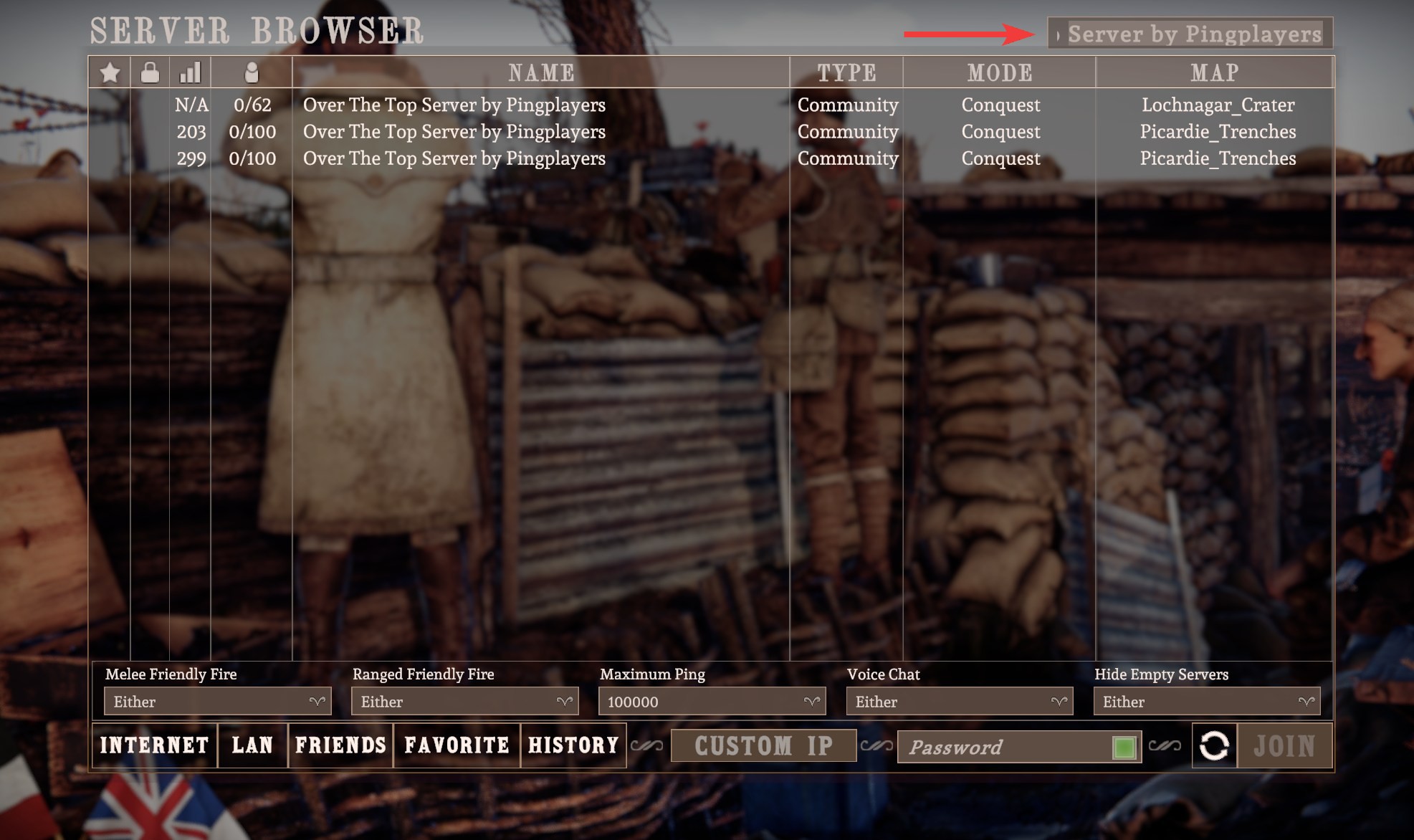Sort by the player count column

(252, 72)
